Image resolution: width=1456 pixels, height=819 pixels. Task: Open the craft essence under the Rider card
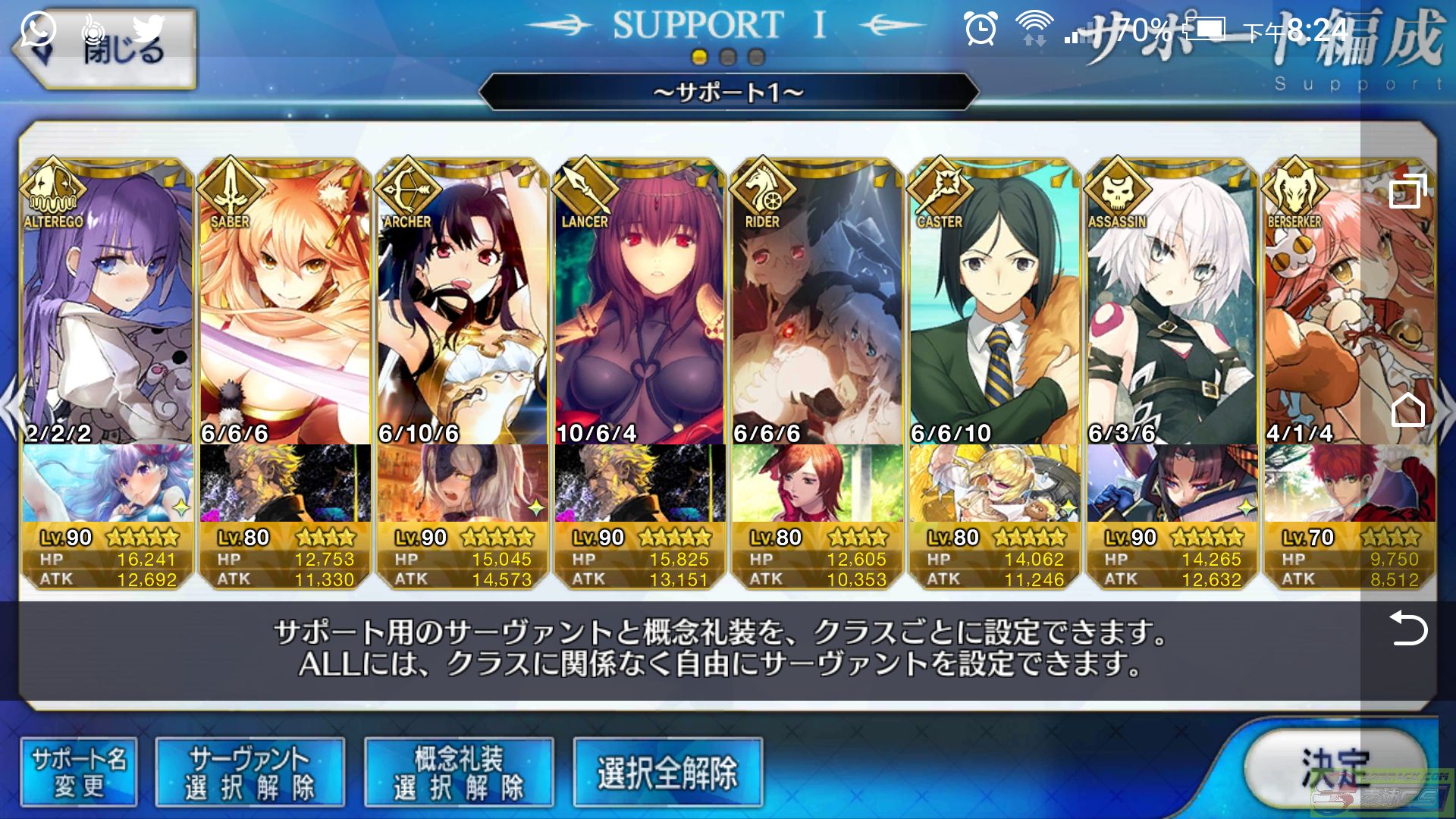(817, 483)
